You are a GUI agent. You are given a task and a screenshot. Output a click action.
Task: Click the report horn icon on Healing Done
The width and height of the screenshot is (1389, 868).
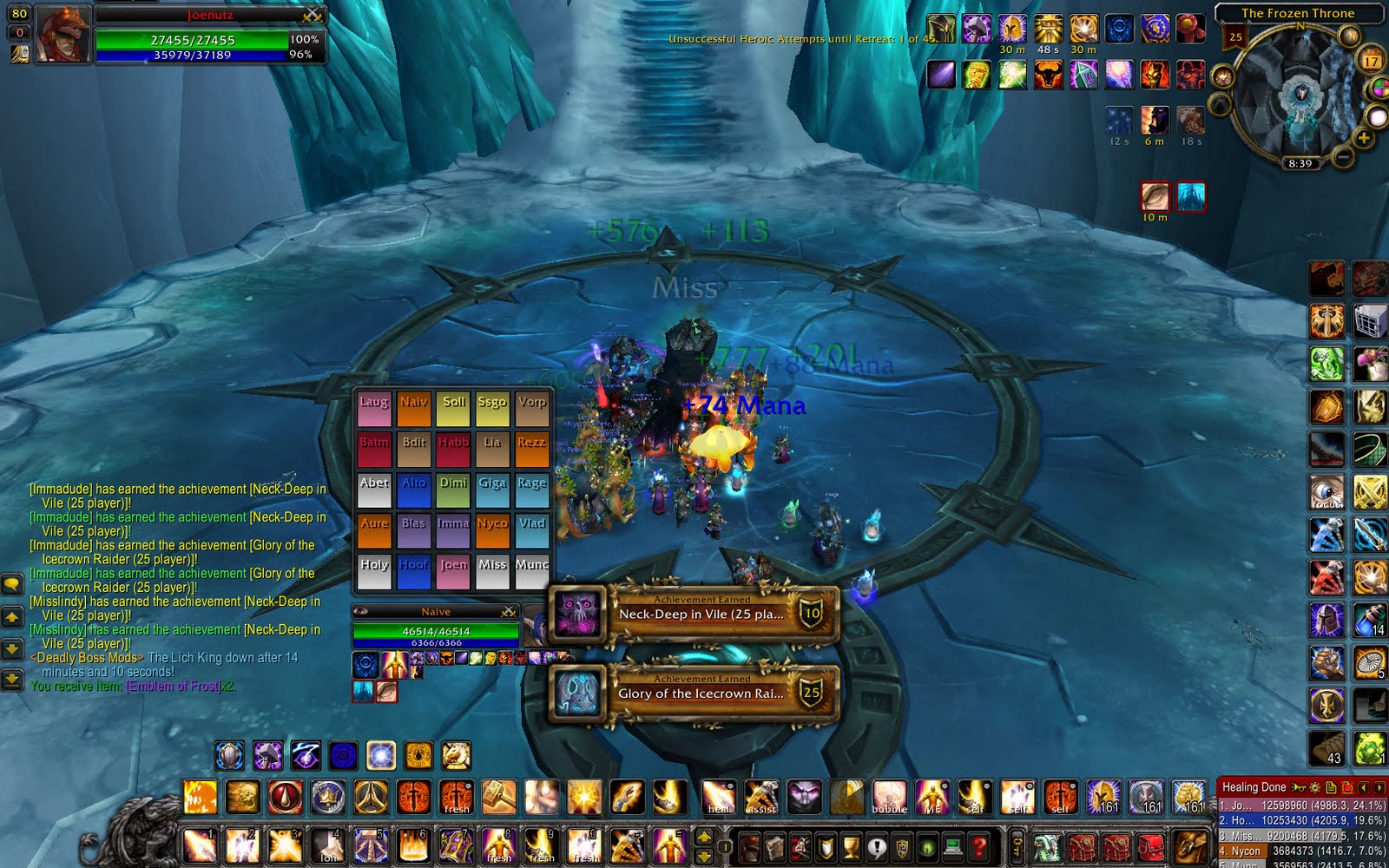pos(1298,787)
